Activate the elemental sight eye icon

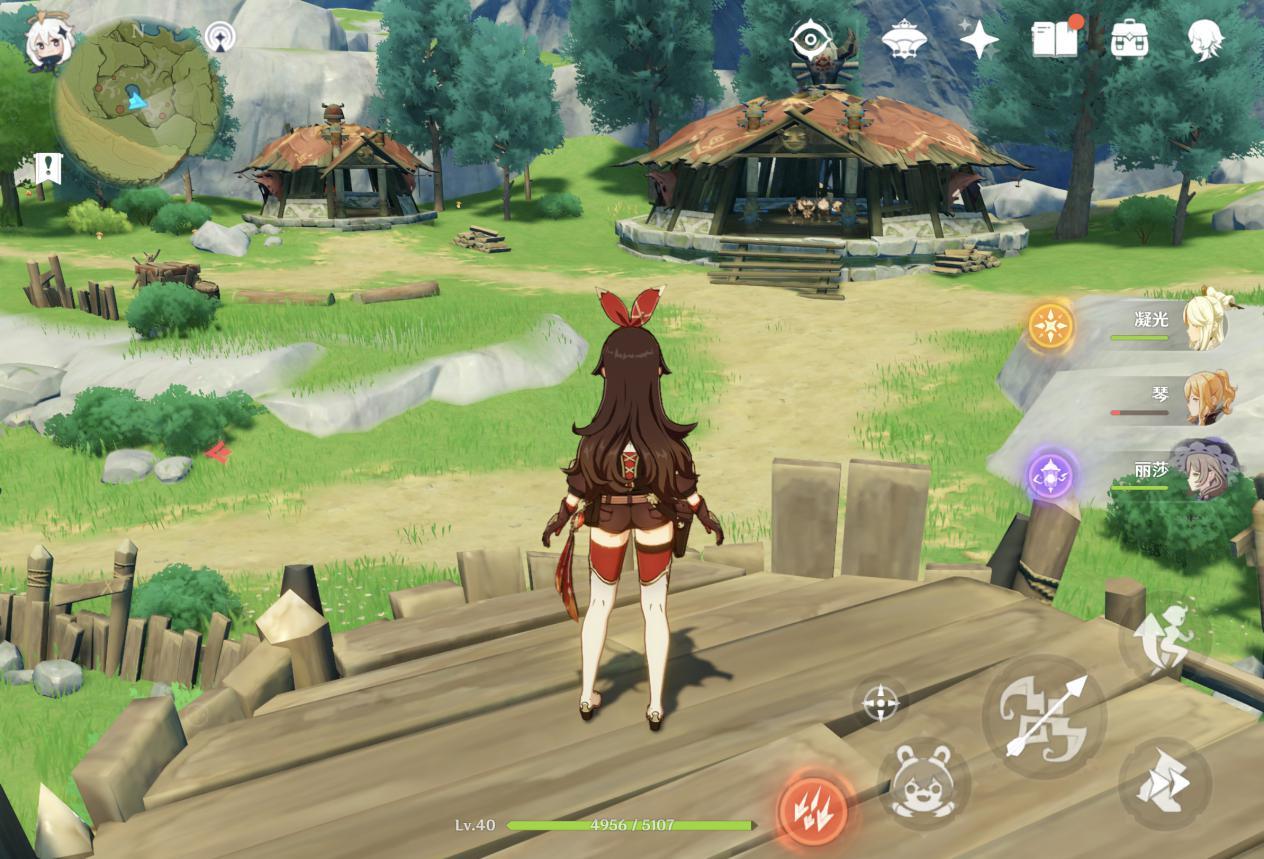pos(810,40)
